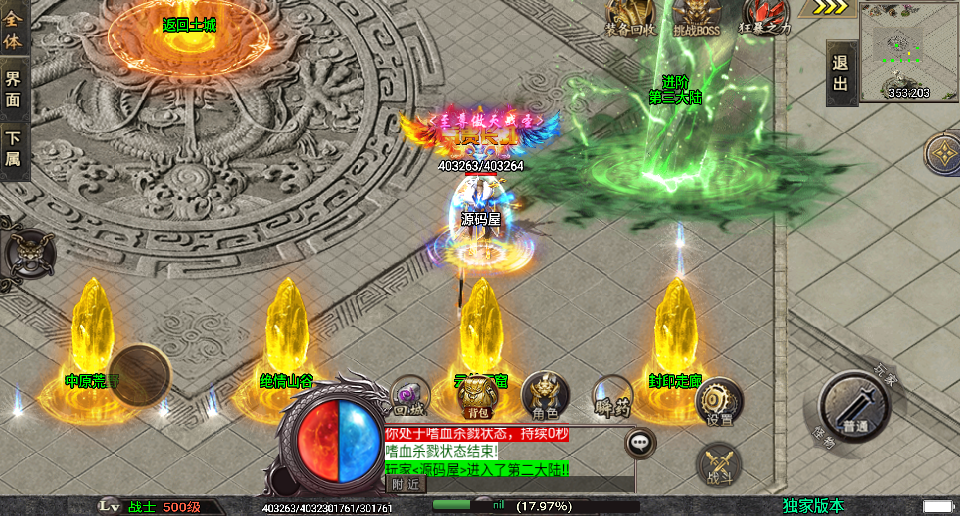This screenshot has width=960, height=516.
Task: Collapse the top icons with yellow arrows
Action: [830, 8]
